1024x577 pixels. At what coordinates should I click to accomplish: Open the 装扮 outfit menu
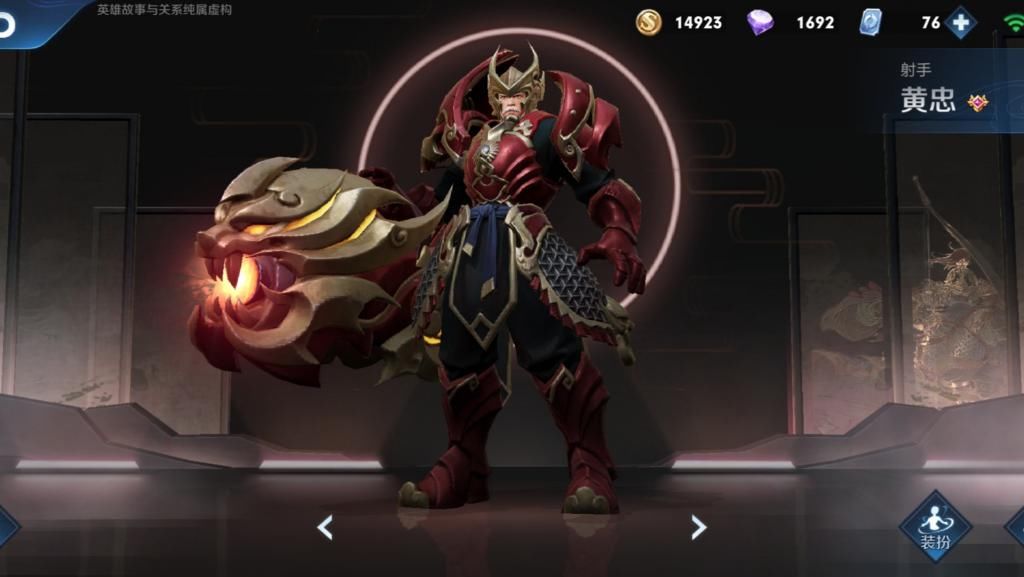(934, 527)
